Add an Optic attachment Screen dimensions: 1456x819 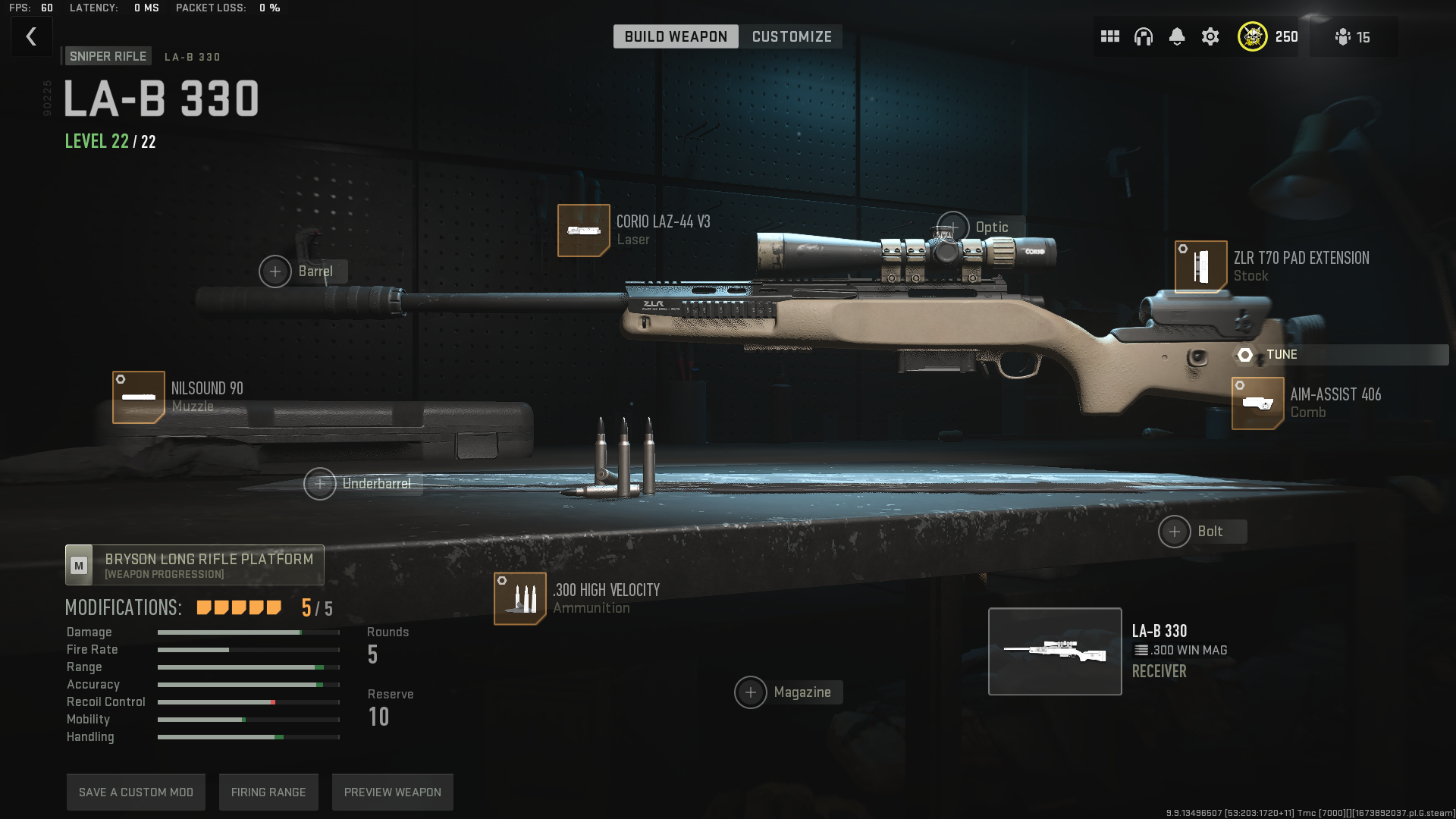coord(953,227)
